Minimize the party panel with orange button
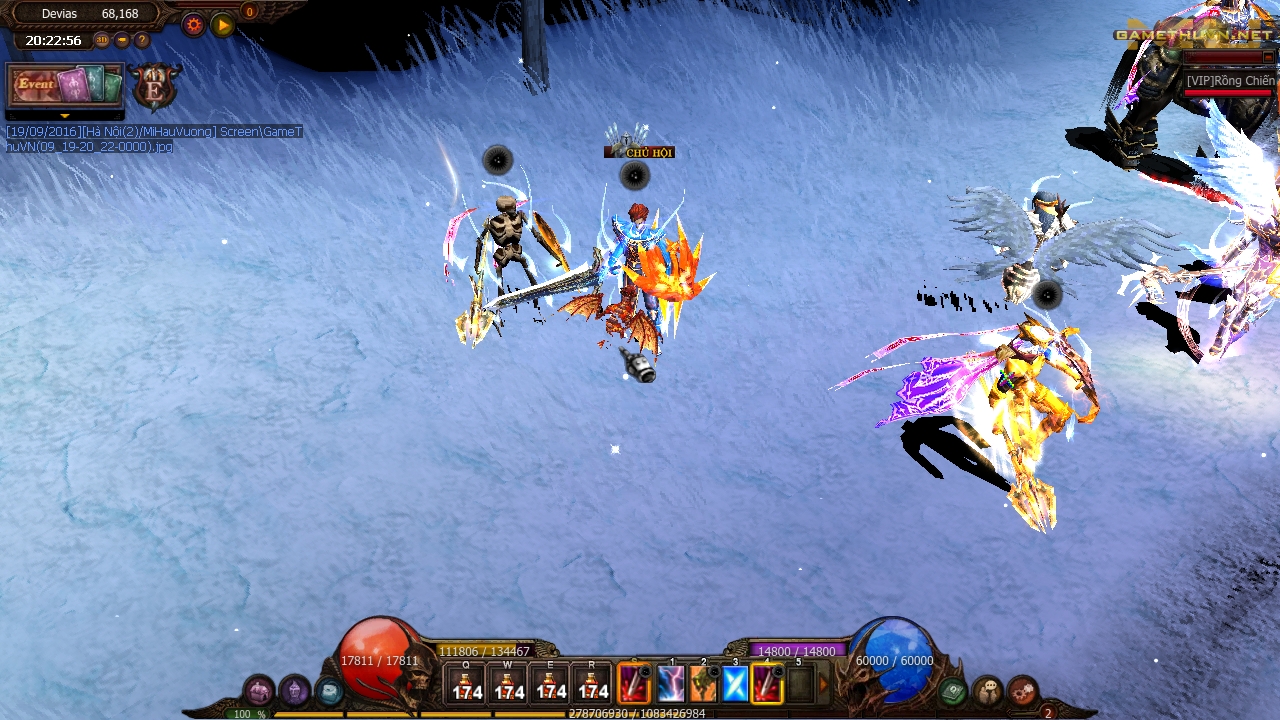Screen dimensions: 1280x720 click(1268, 57)
